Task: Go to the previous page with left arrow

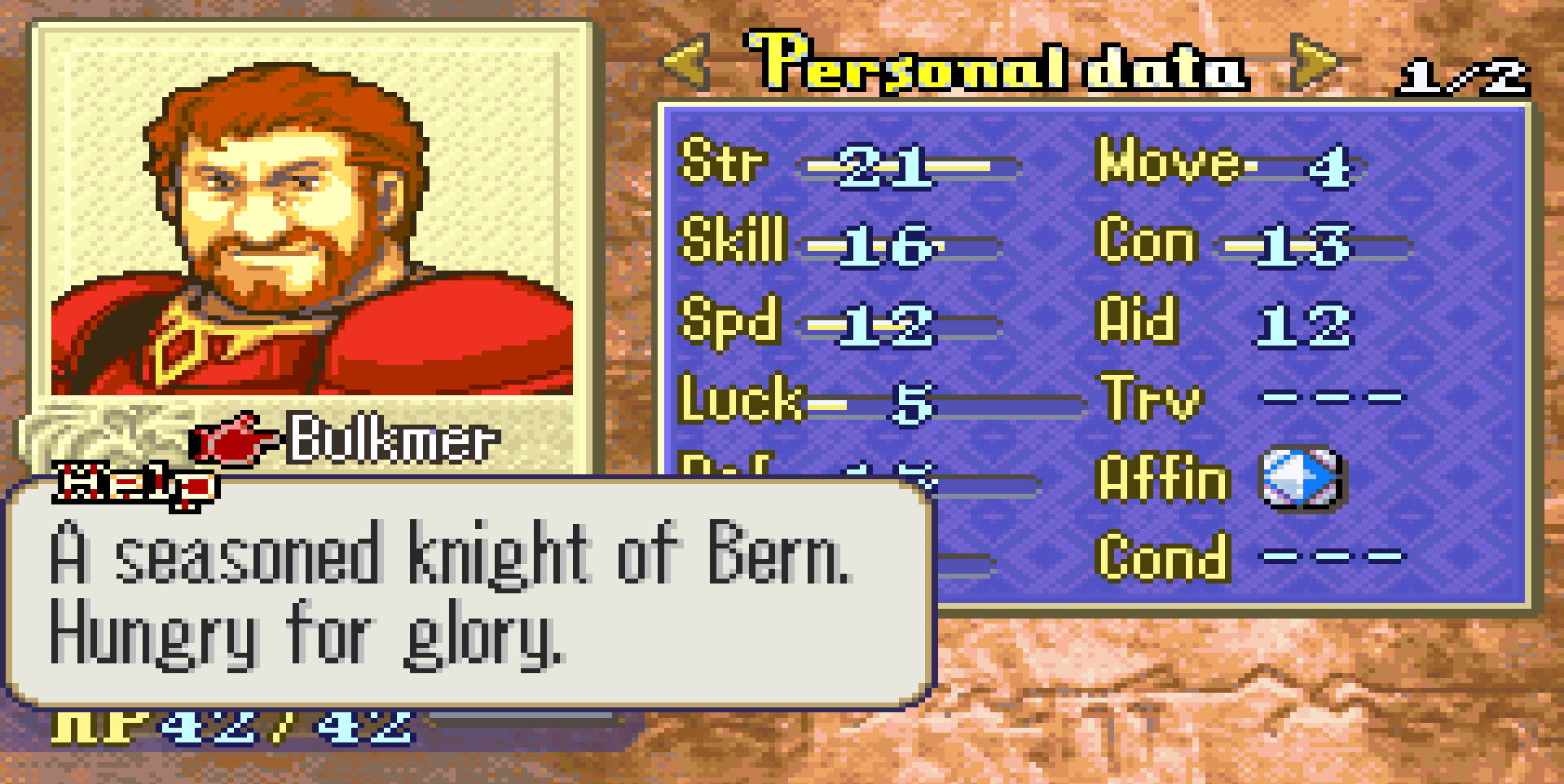Action: [x=685, y=62]
